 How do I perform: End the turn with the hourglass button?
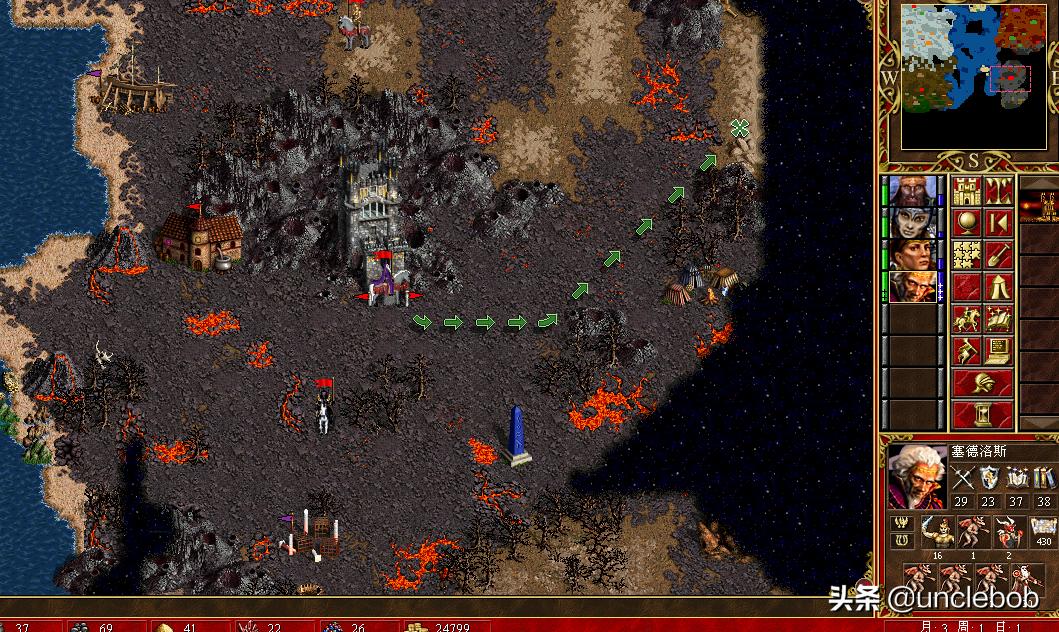(982, 413)
